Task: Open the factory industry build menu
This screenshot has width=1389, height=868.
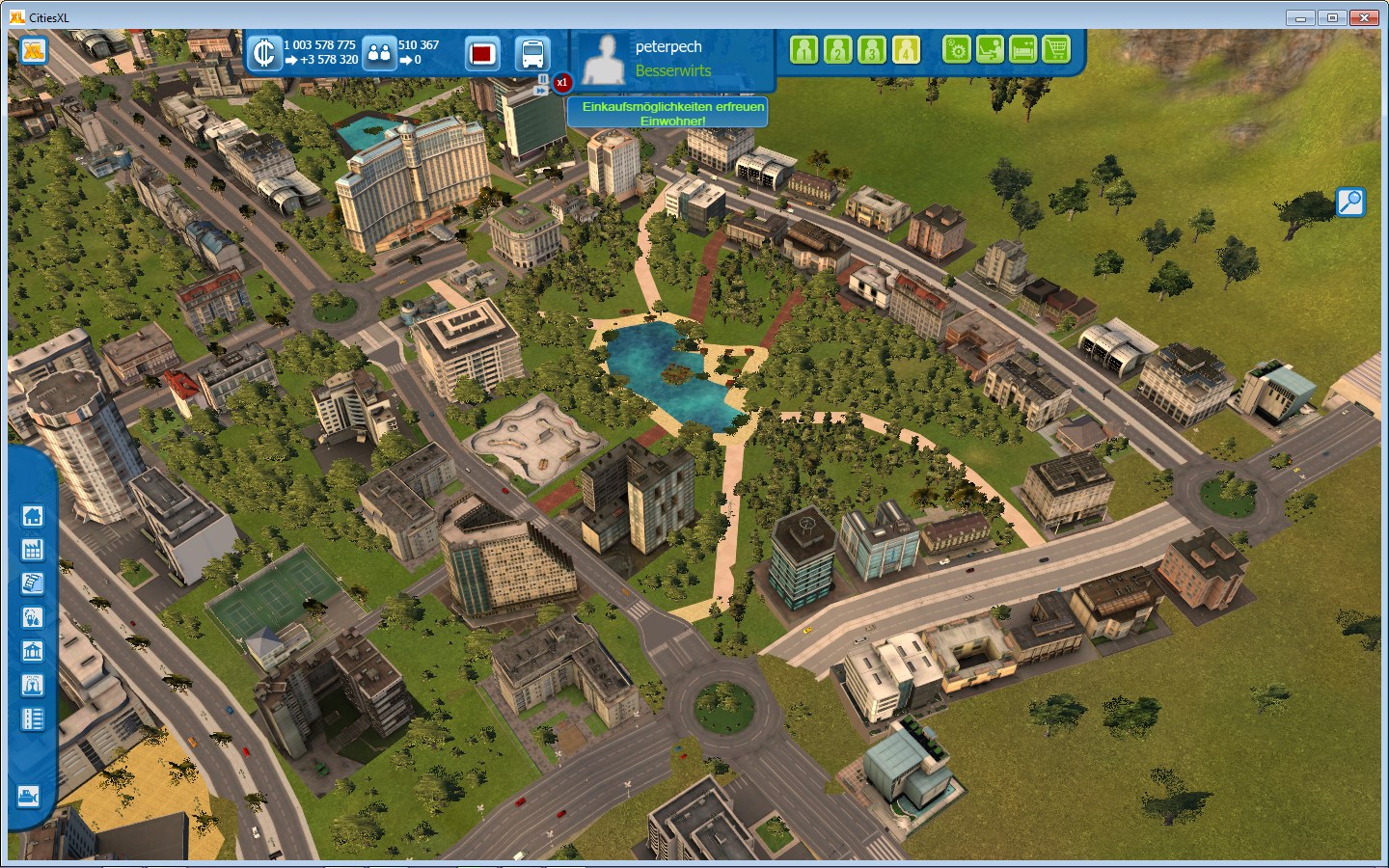Action: pyautogui.click(x=33, y=550)
